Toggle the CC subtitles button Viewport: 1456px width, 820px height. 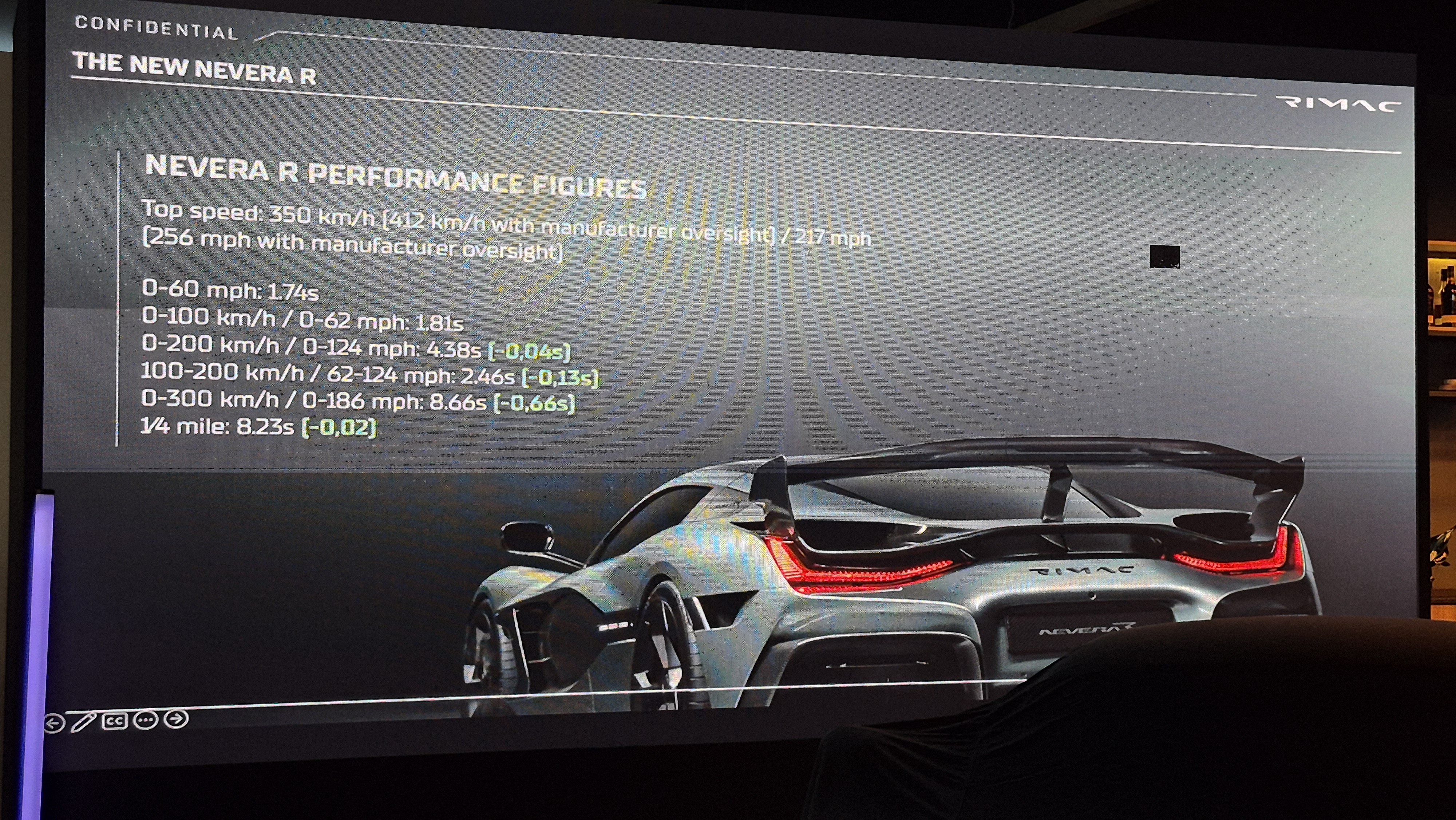(x=115, y=721)
